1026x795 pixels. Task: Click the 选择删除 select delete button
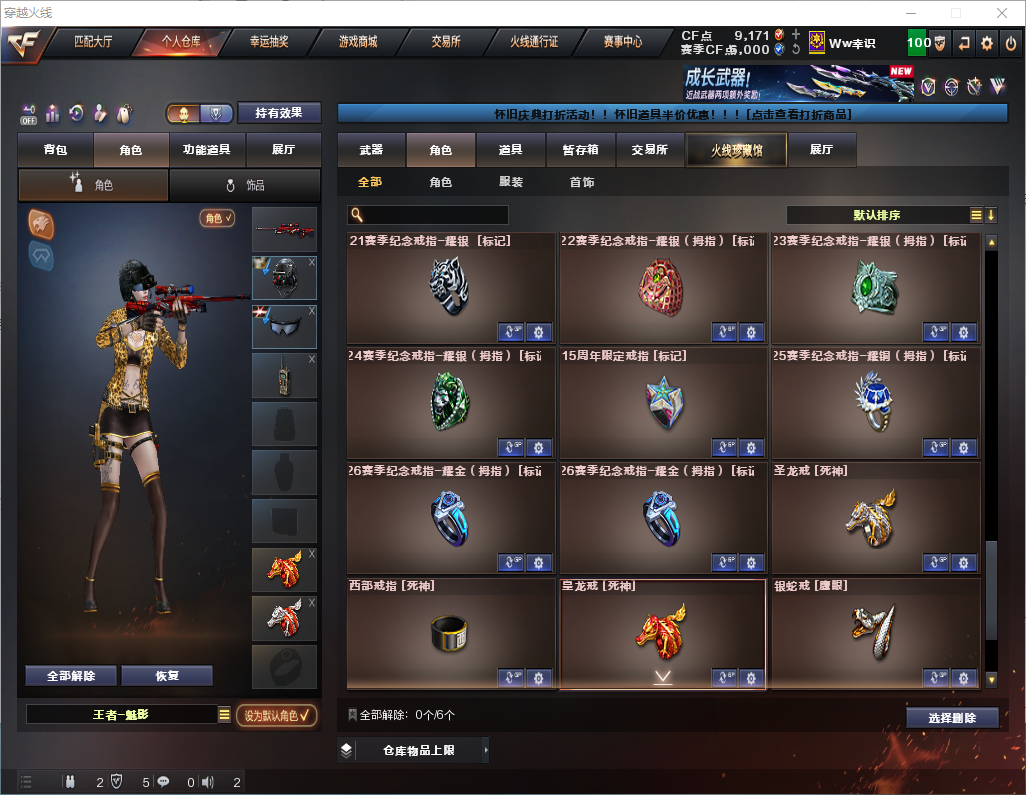coord(951,718)
